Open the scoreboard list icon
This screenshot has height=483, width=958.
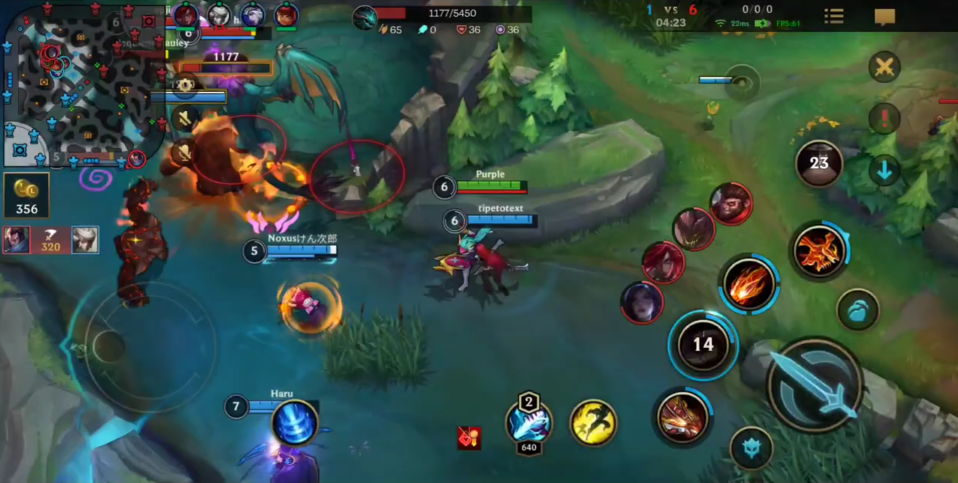833,16
